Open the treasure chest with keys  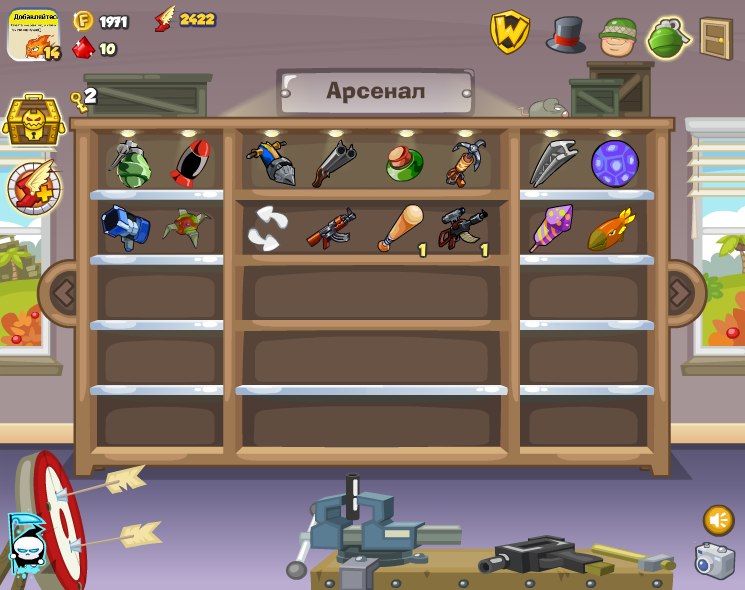click(33, 121)
